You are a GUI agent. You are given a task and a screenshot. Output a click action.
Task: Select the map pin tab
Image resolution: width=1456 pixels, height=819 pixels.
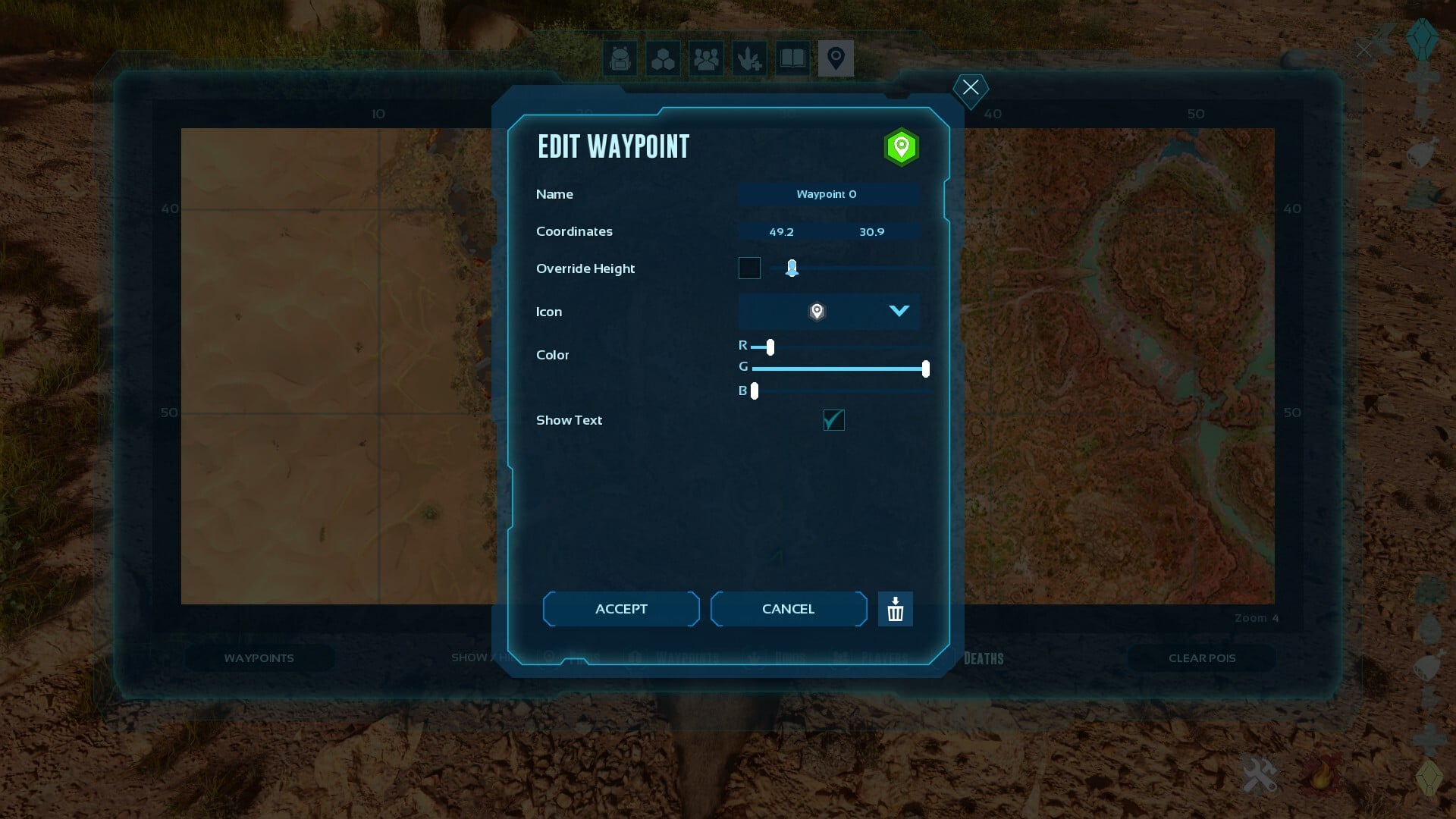[836, 58]
